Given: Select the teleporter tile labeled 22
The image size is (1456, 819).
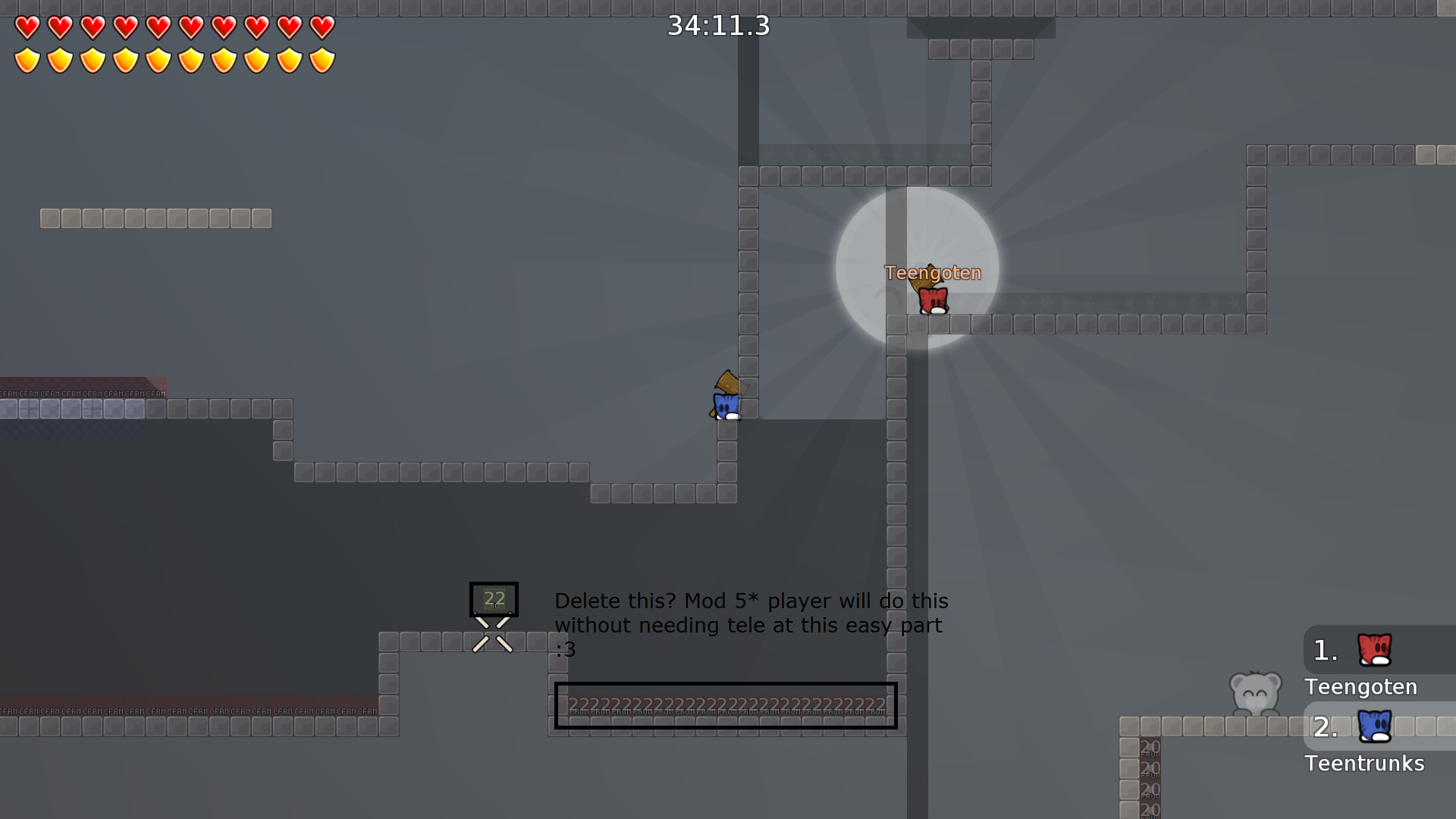Looking at the screenshot, I should click(x=494, y=599).
